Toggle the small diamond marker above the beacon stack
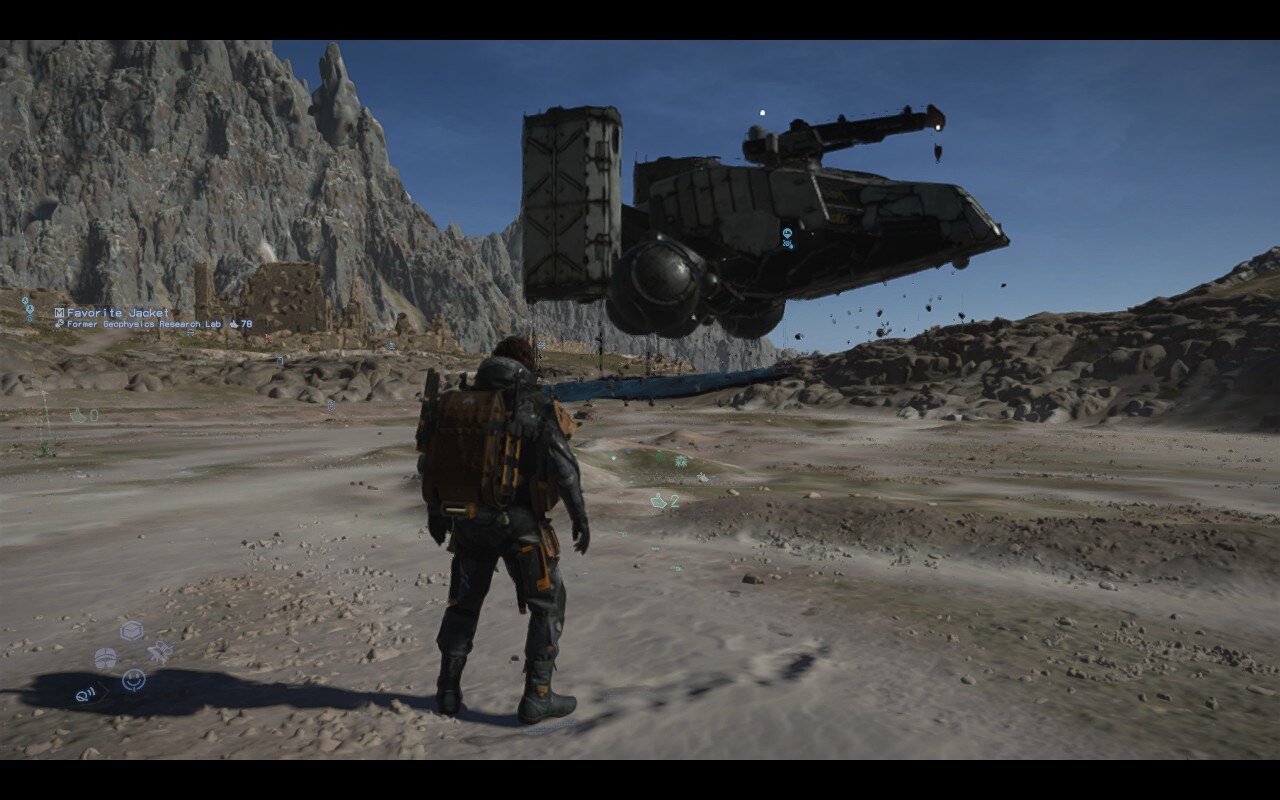Screen dimensions: 1280x800 24,299
